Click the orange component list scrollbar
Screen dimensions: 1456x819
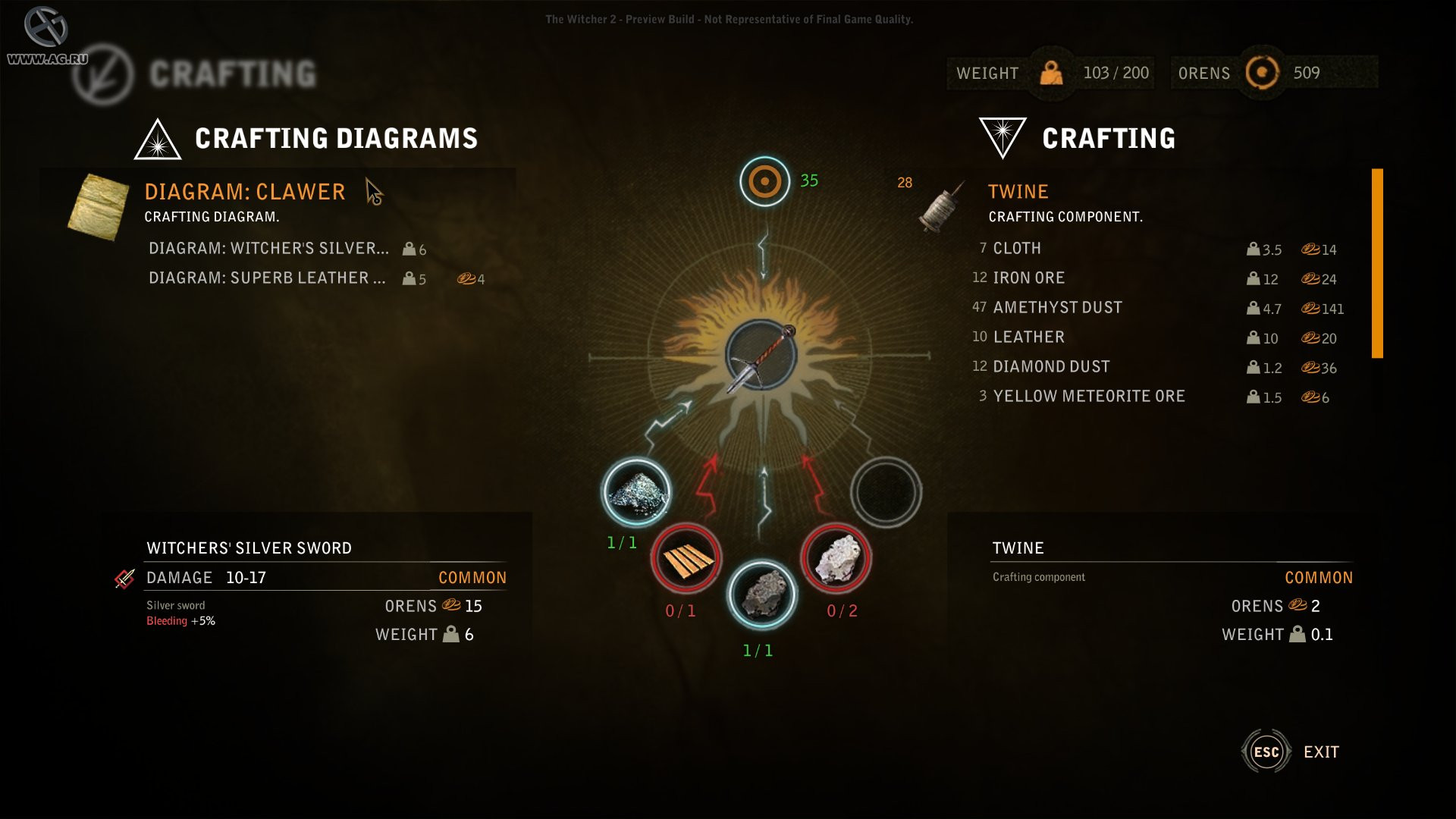click(1377, 263)
